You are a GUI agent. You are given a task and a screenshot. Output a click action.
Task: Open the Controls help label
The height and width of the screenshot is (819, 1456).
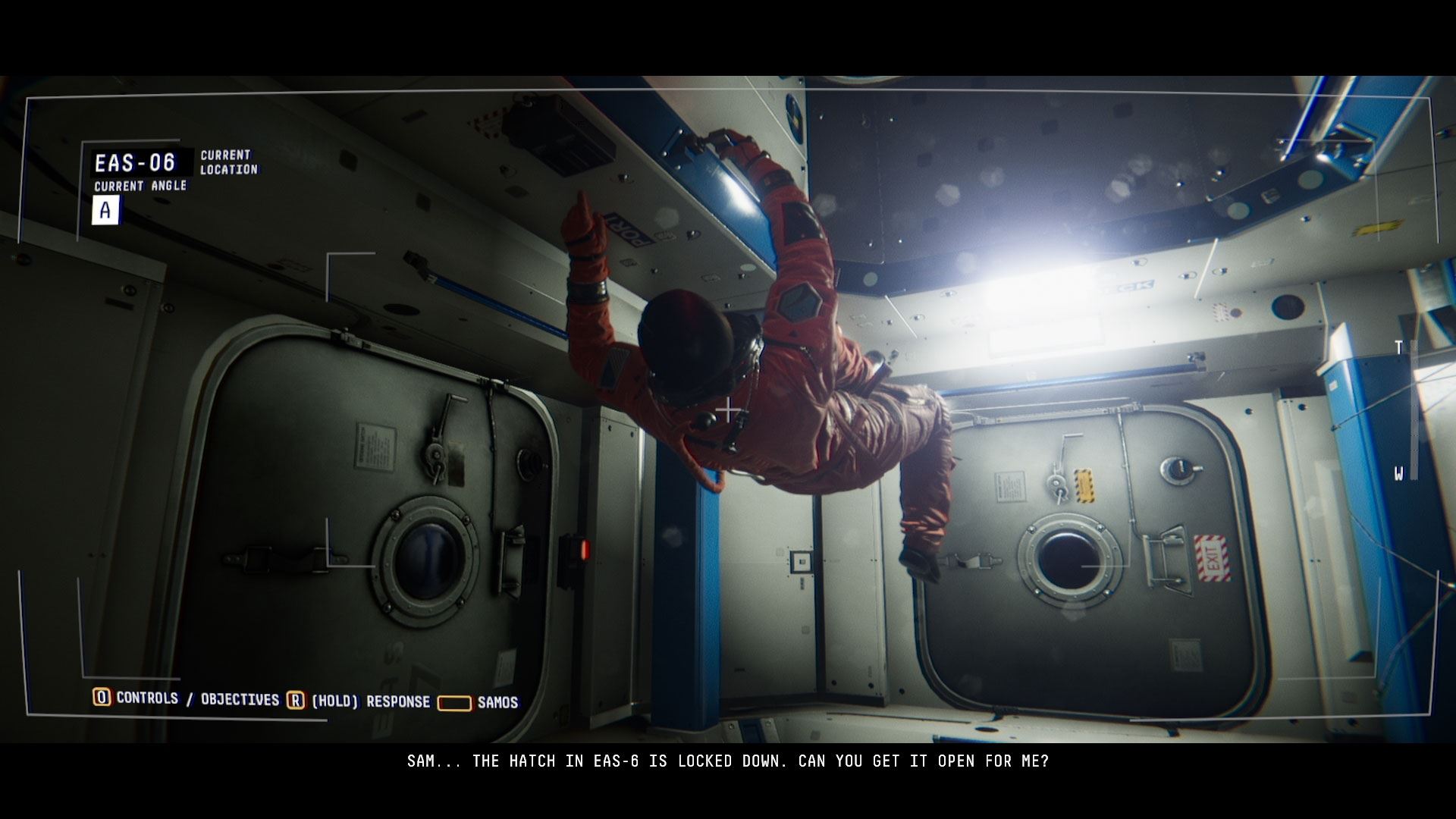coord(146,698)
